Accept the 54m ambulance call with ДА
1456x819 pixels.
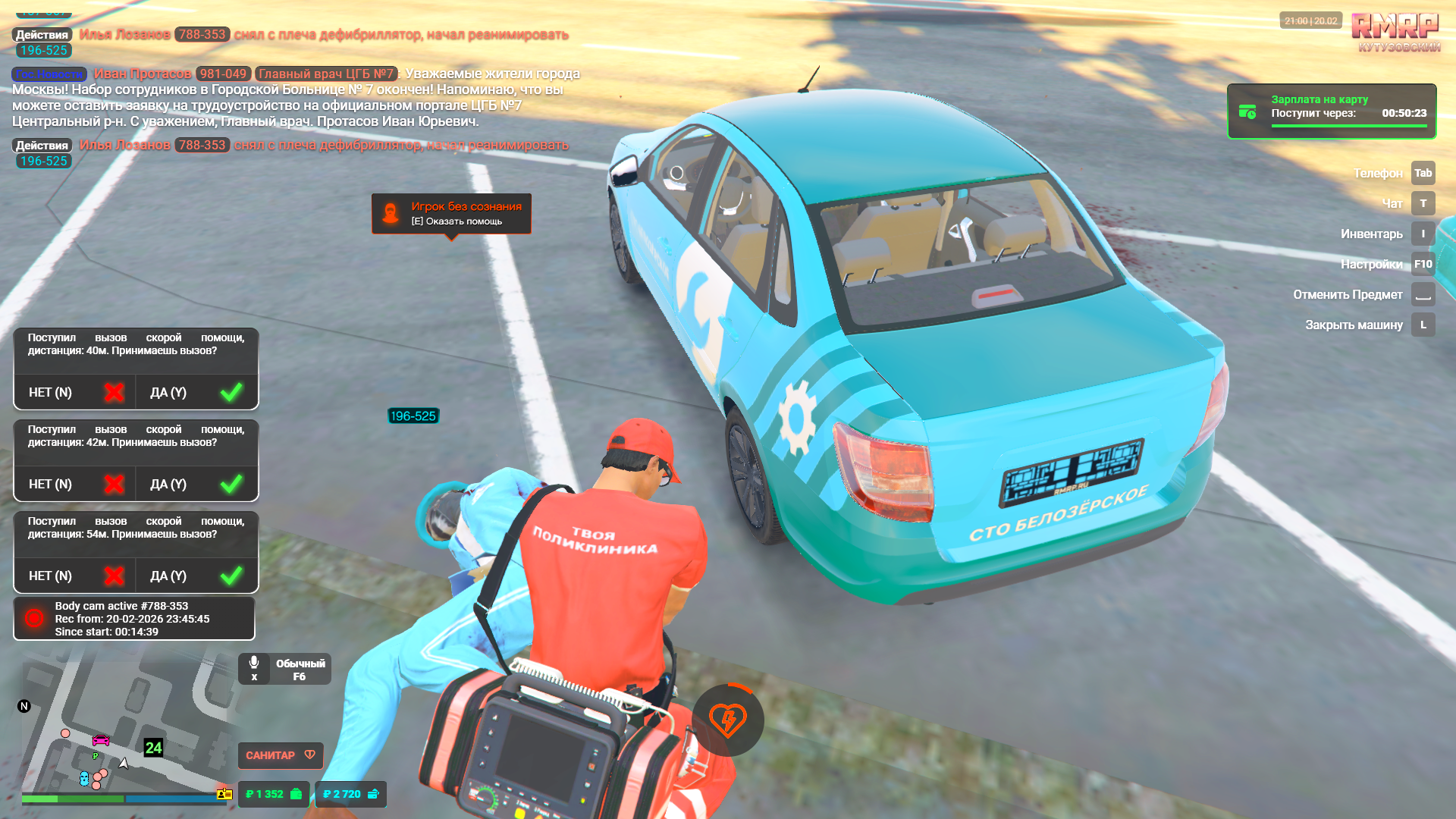click(196, 576)
